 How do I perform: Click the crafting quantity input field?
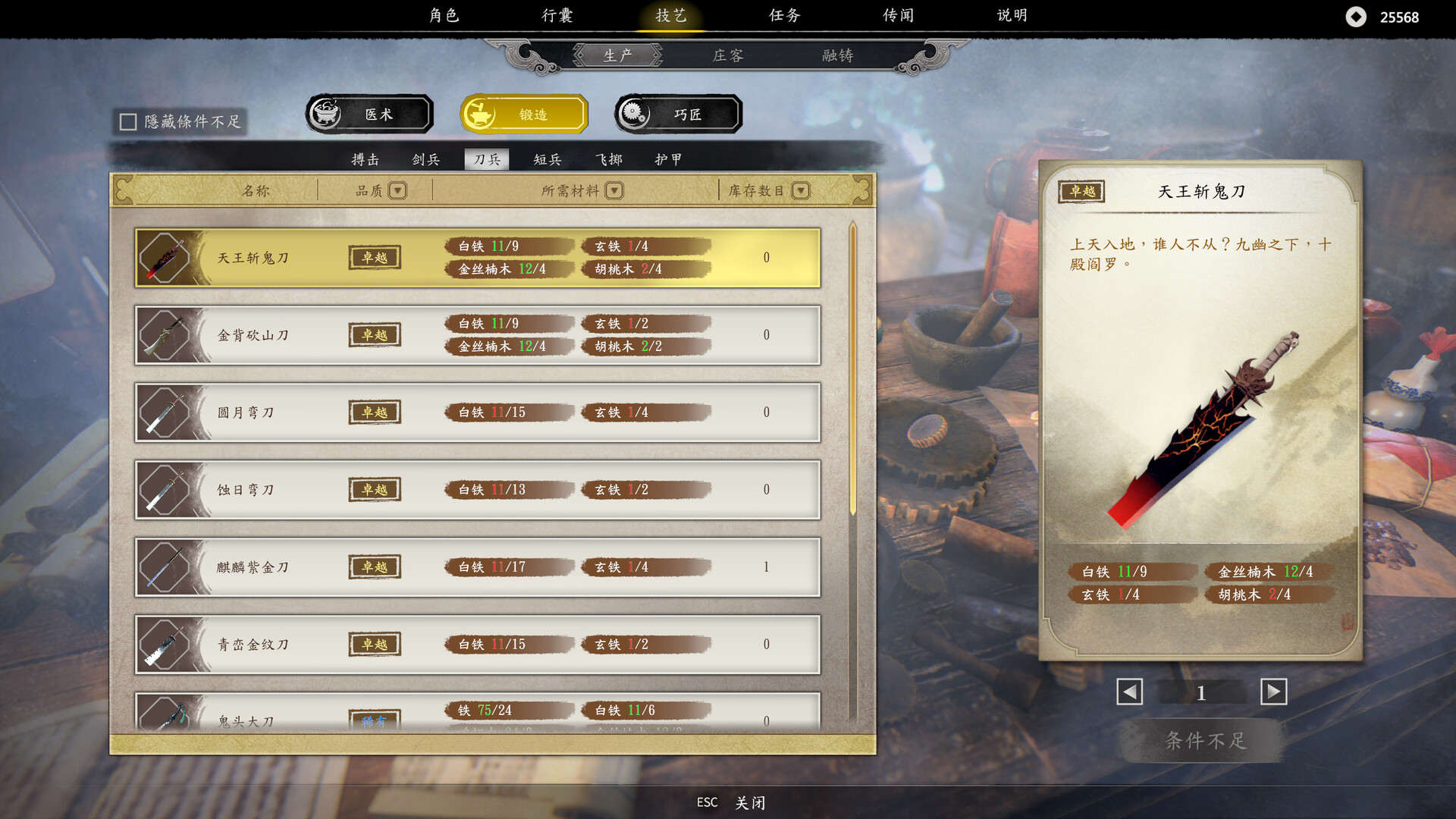click(1200, 692)
